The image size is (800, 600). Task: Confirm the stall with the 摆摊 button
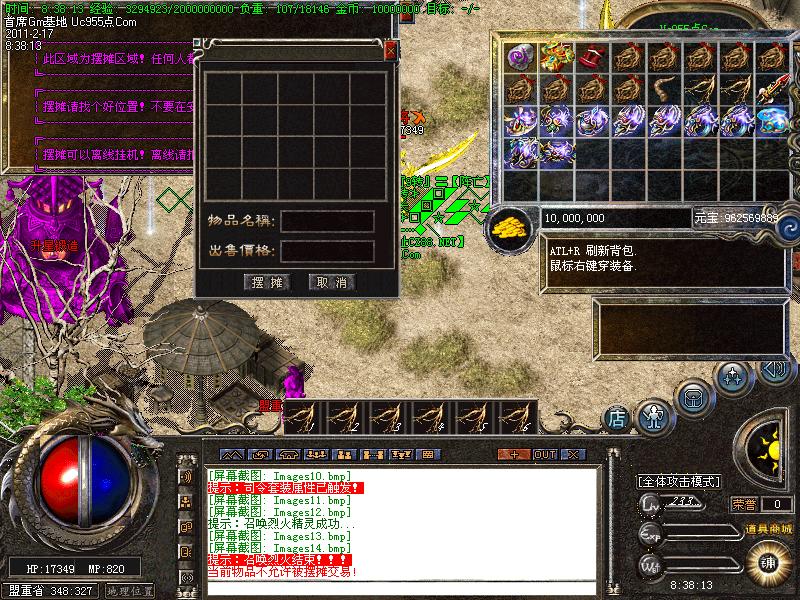pyautogui.click(x=267, y=283)
